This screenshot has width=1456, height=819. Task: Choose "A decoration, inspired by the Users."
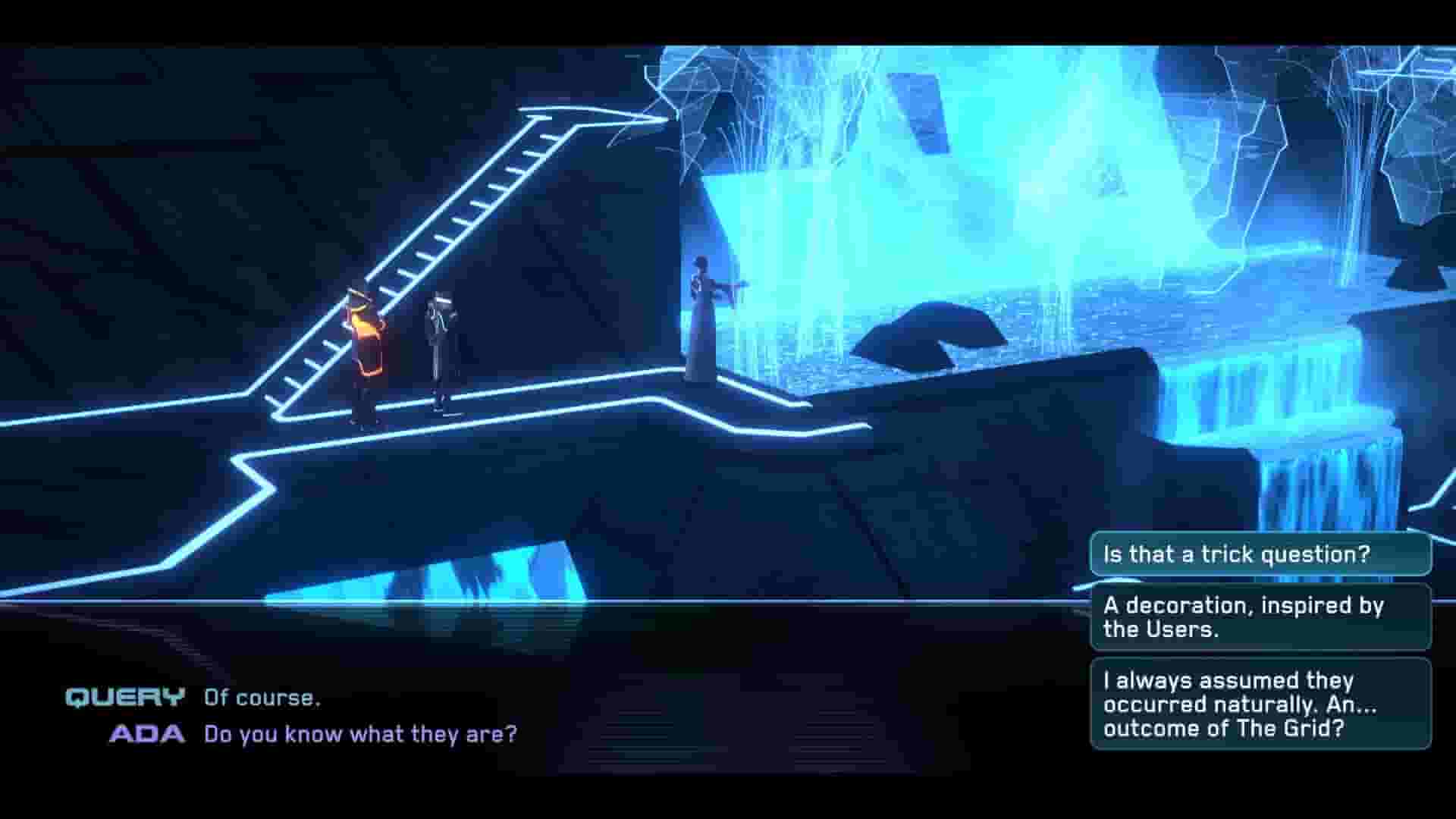tap(1259, 618)
